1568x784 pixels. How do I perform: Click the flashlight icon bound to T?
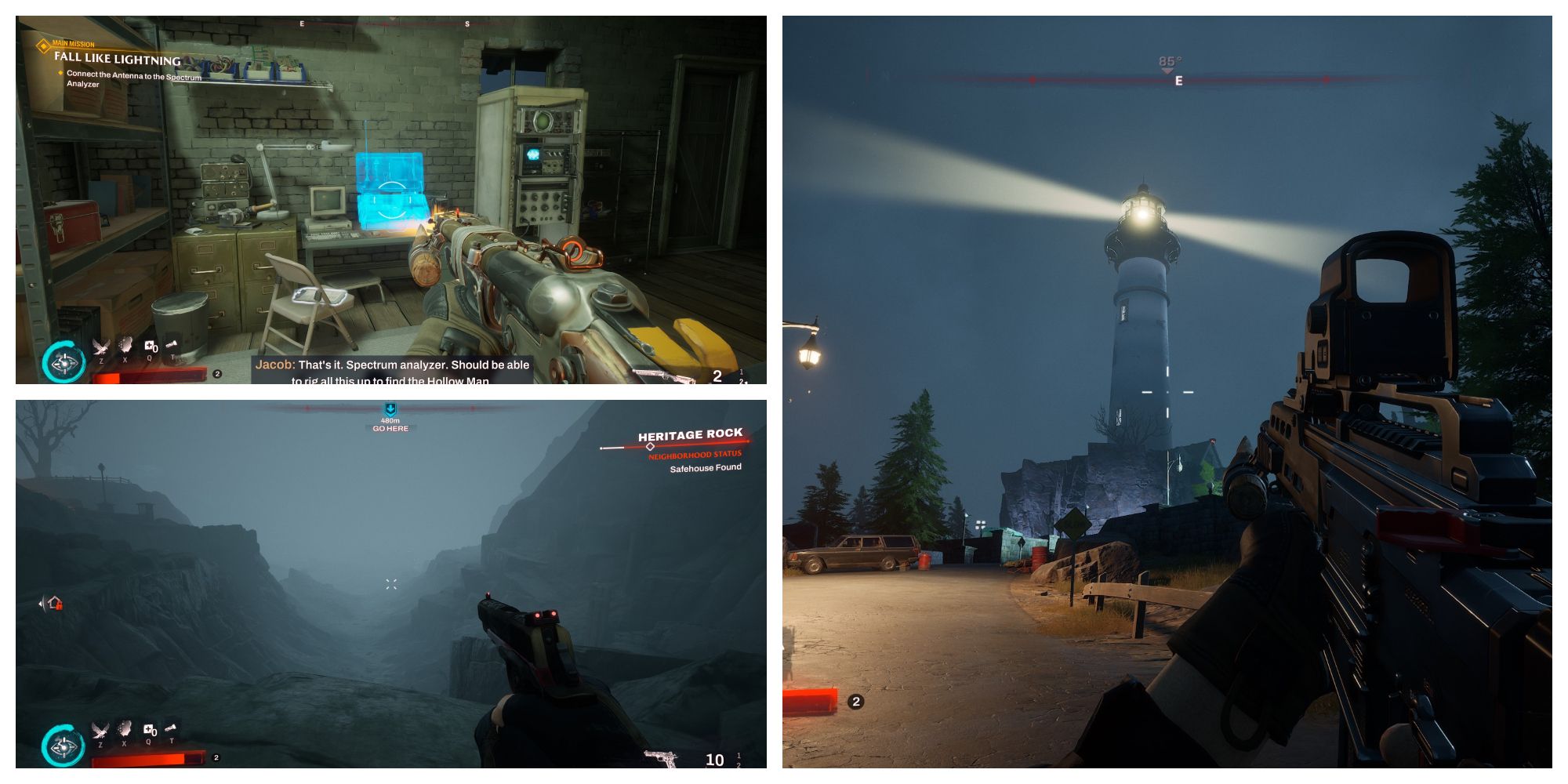click(x=171, y=727)
